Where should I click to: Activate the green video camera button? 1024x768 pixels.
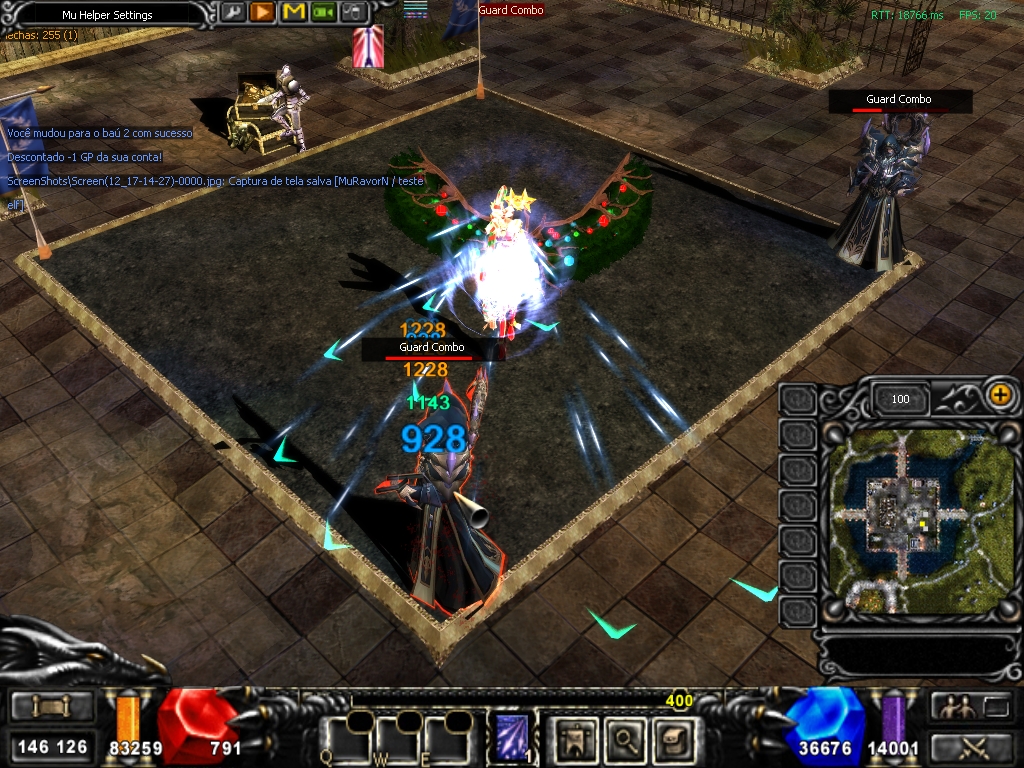[x=323, y=12]
